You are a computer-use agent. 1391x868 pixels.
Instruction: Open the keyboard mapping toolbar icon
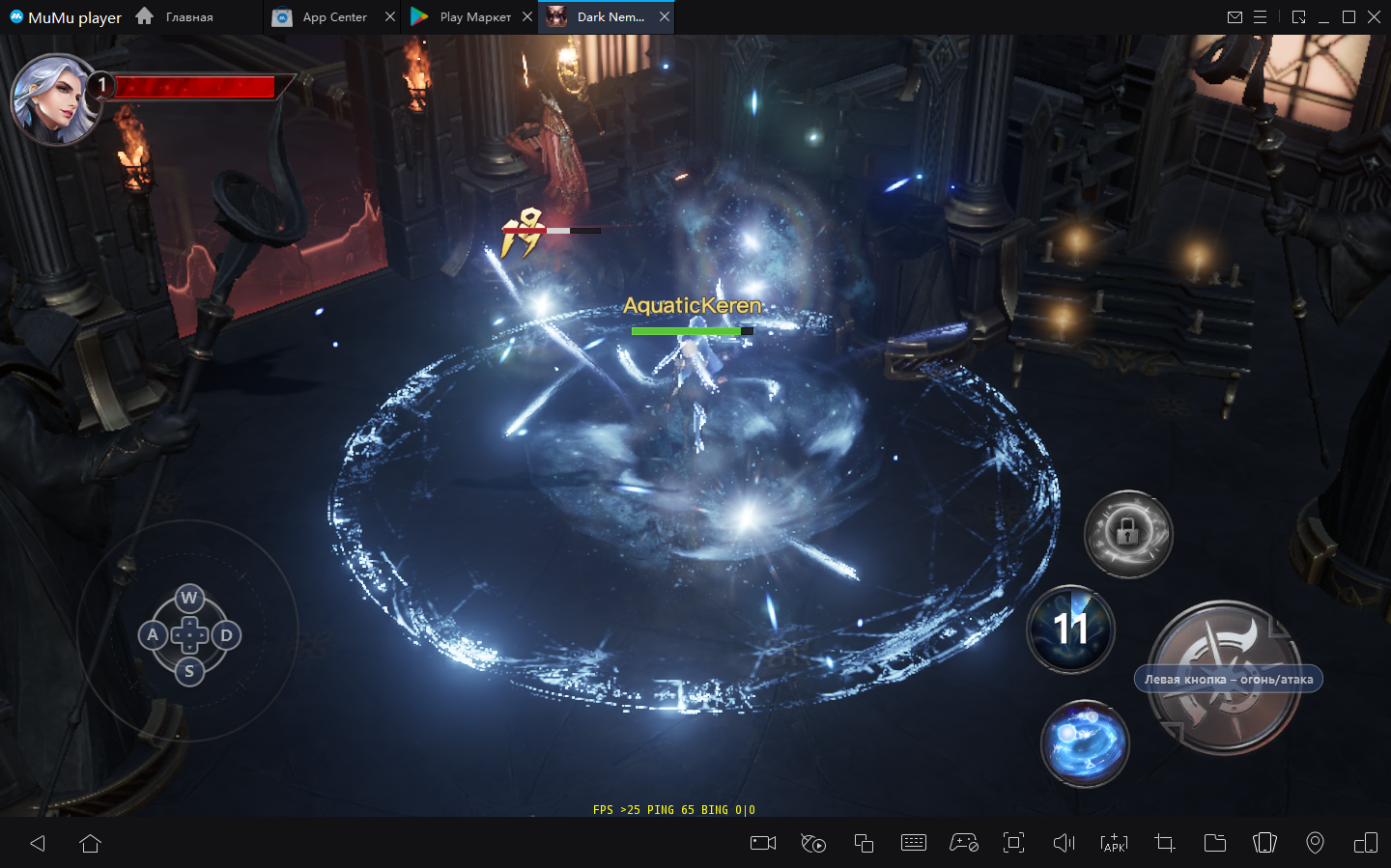tap(913, 843)
